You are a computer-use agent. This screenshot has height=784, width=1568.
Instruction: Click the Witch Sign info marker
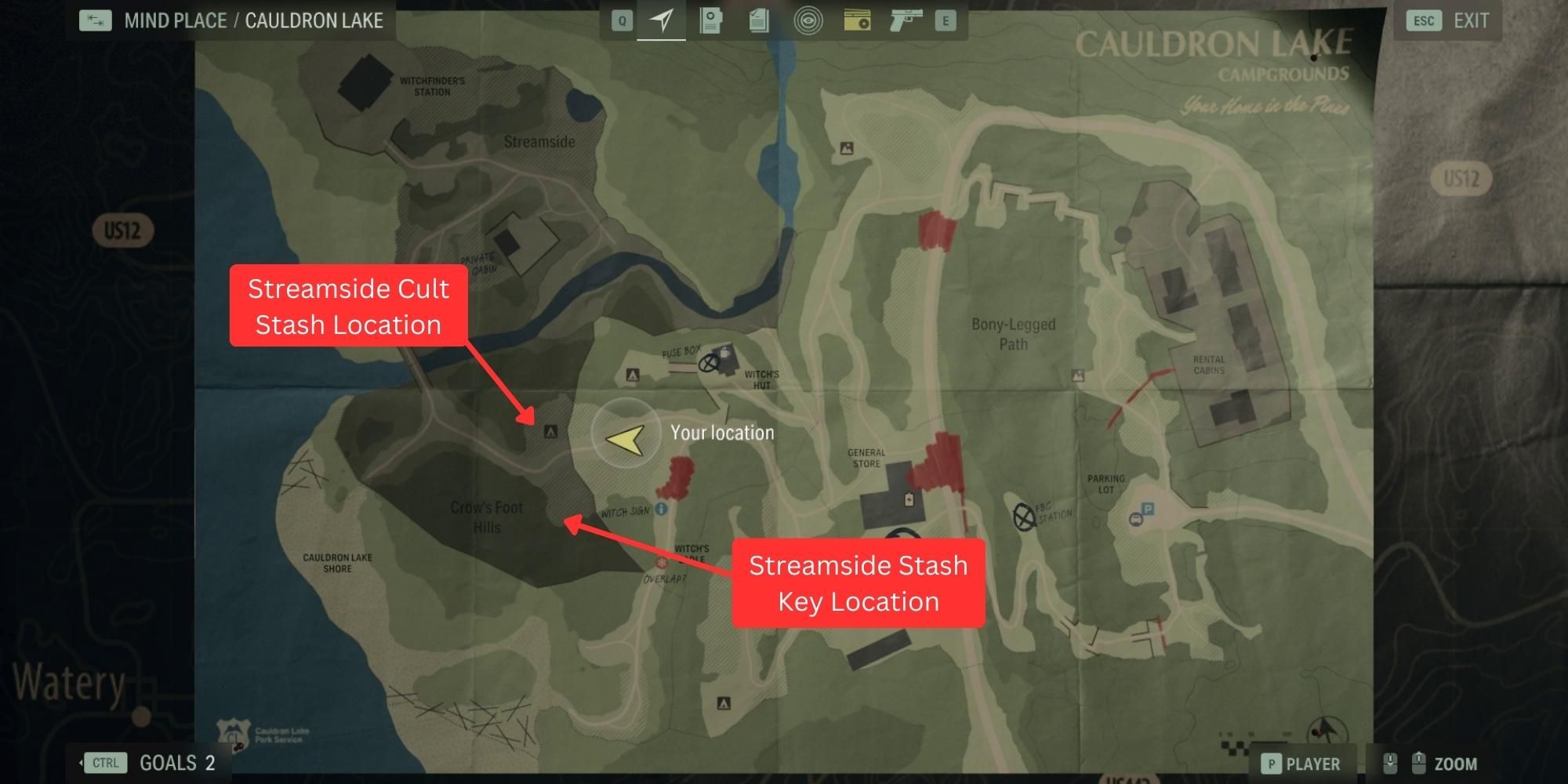[661, 510]
